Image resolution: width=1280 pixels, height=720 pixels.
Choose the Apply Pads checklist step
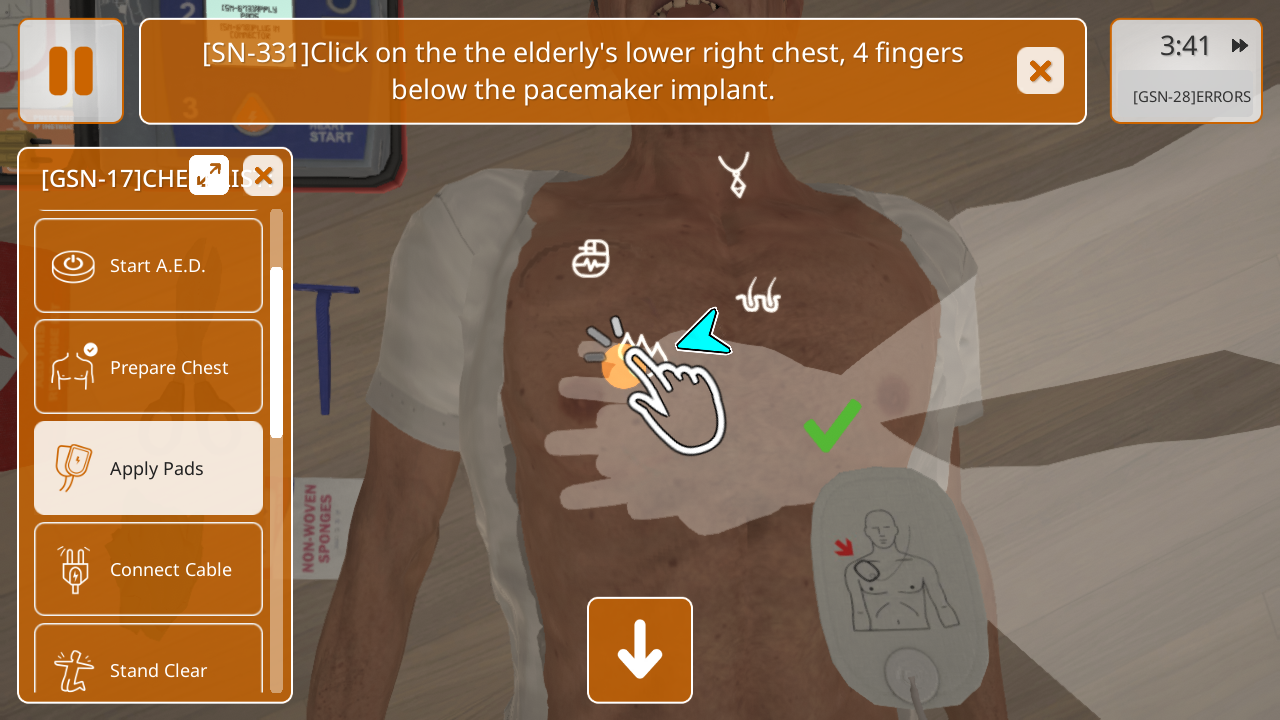click(x=148, y=468)
